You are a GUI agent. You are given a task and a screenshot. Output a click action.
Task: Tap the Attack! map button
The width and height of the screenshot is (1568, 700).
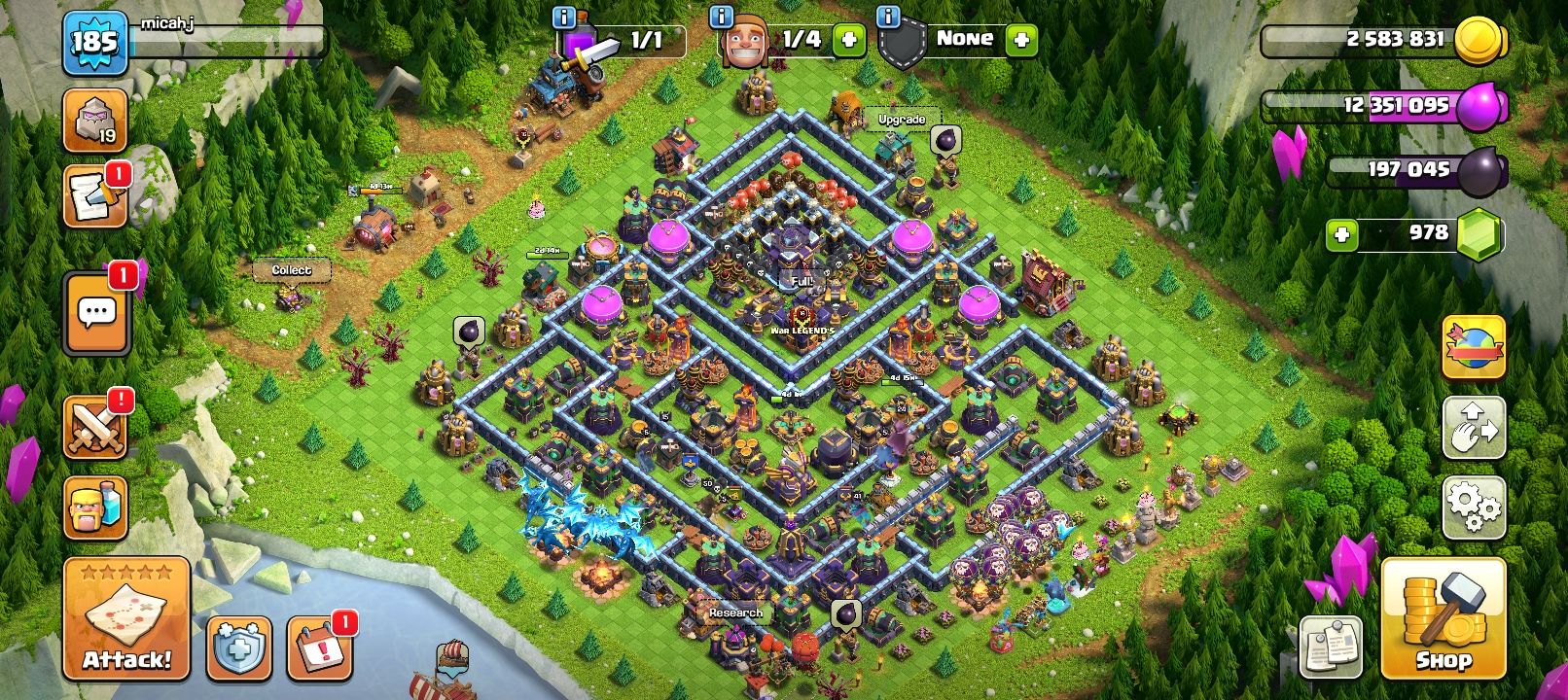pos(126,618)
